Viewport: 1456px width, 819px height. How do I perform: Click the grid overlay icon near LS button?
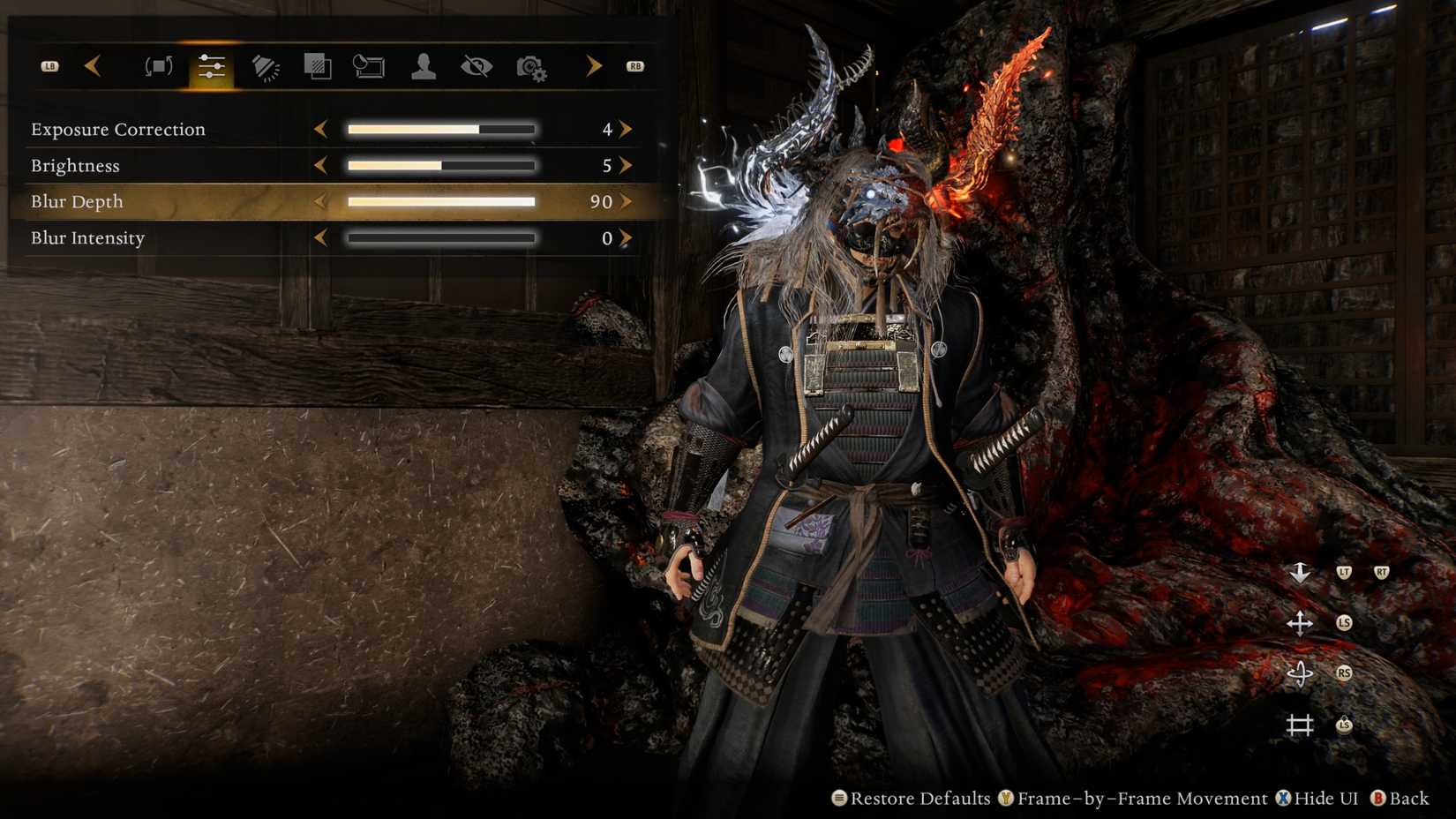[1301, 724]
